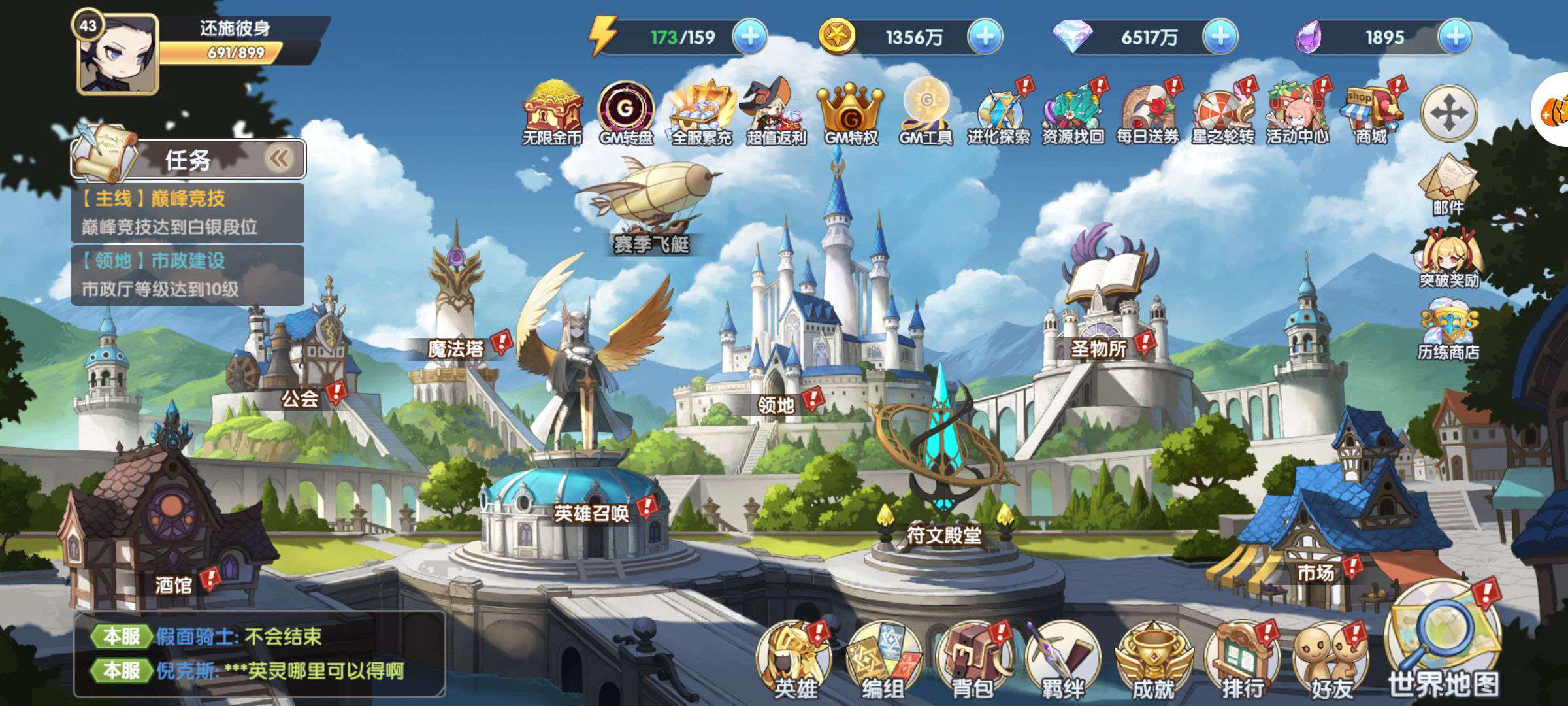Open the 主线 巅峰竞技 quest entry
Viewport: 1568px width, 706px height.
click(188, 212)
